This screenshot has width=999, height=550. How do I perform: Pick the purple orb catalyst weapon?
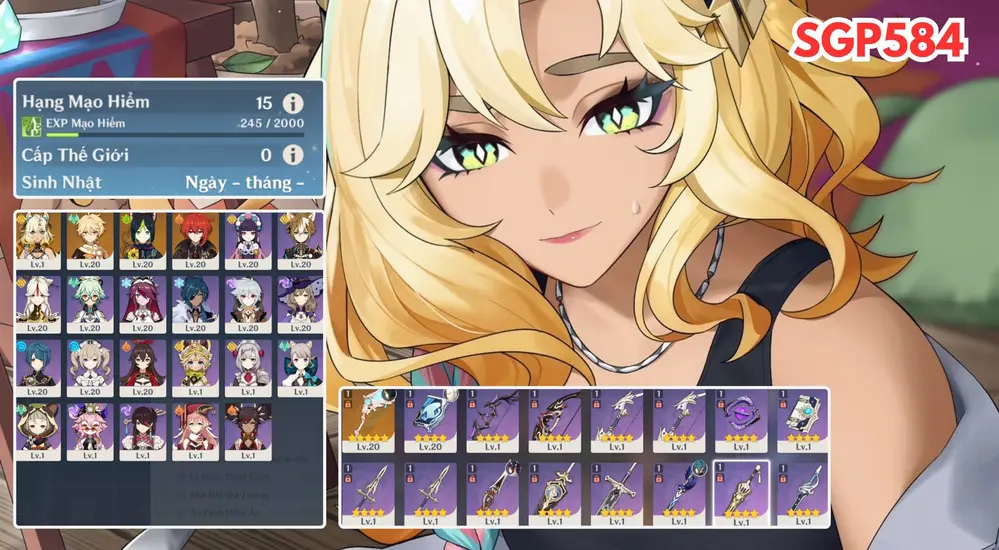click(x=740, y=420)
